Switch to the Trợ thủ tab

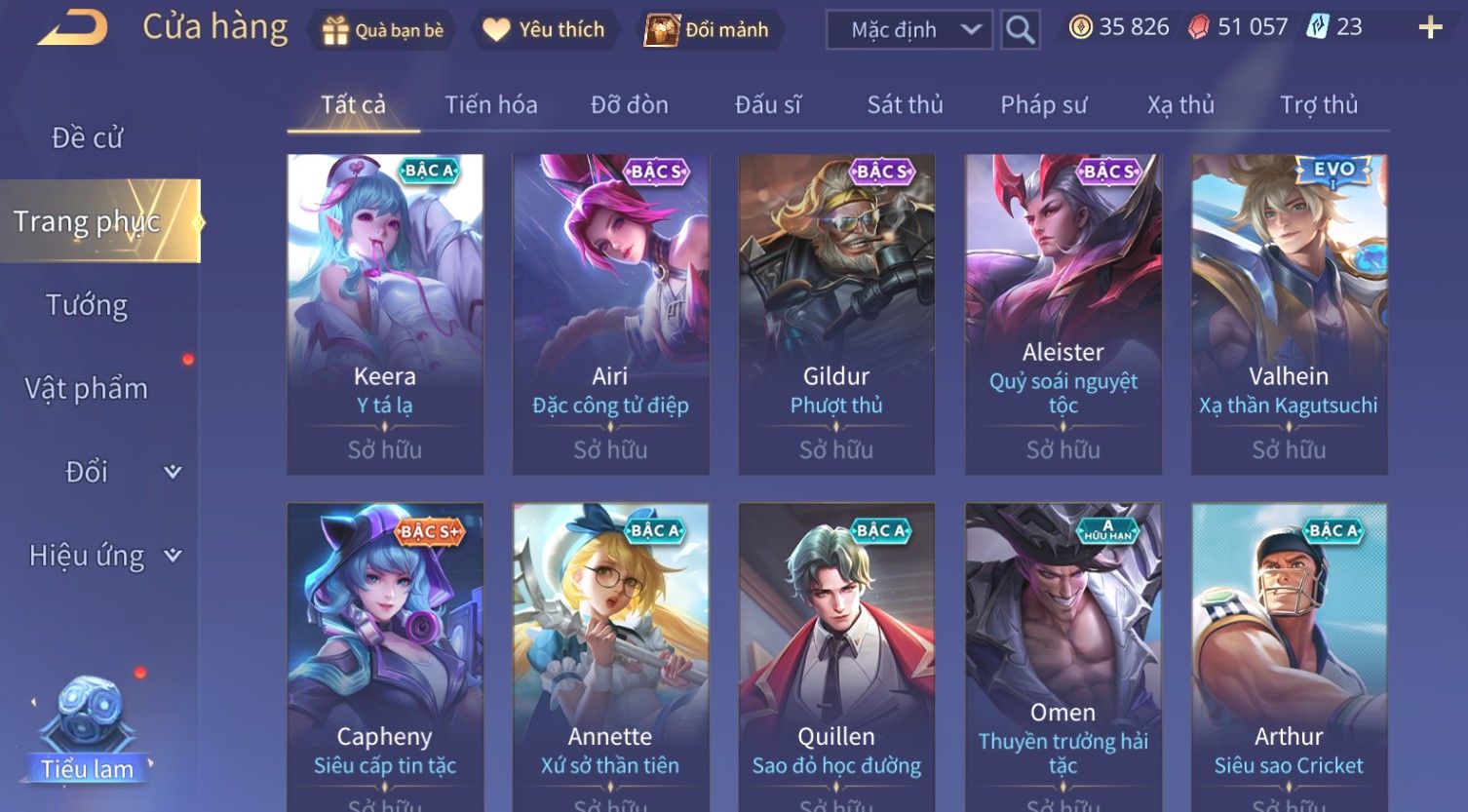[1318, 104]
